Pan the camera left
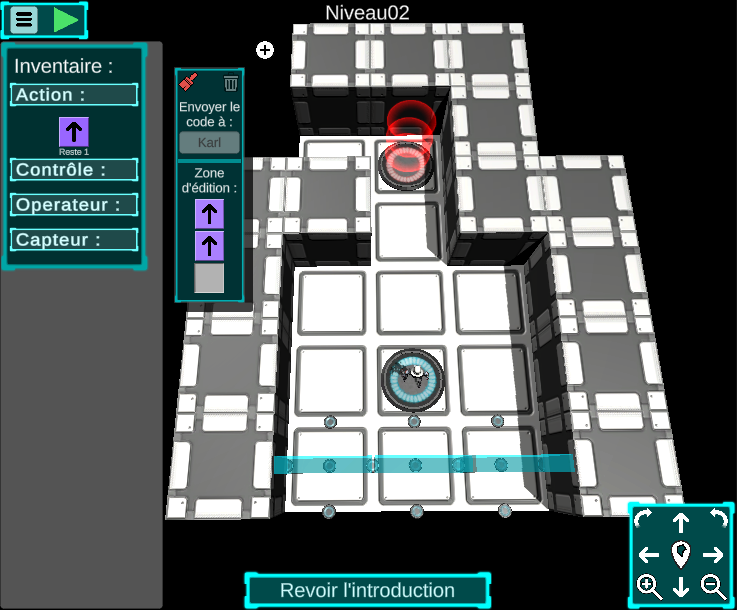Screen dimensions: 737x610 [649, 555]
